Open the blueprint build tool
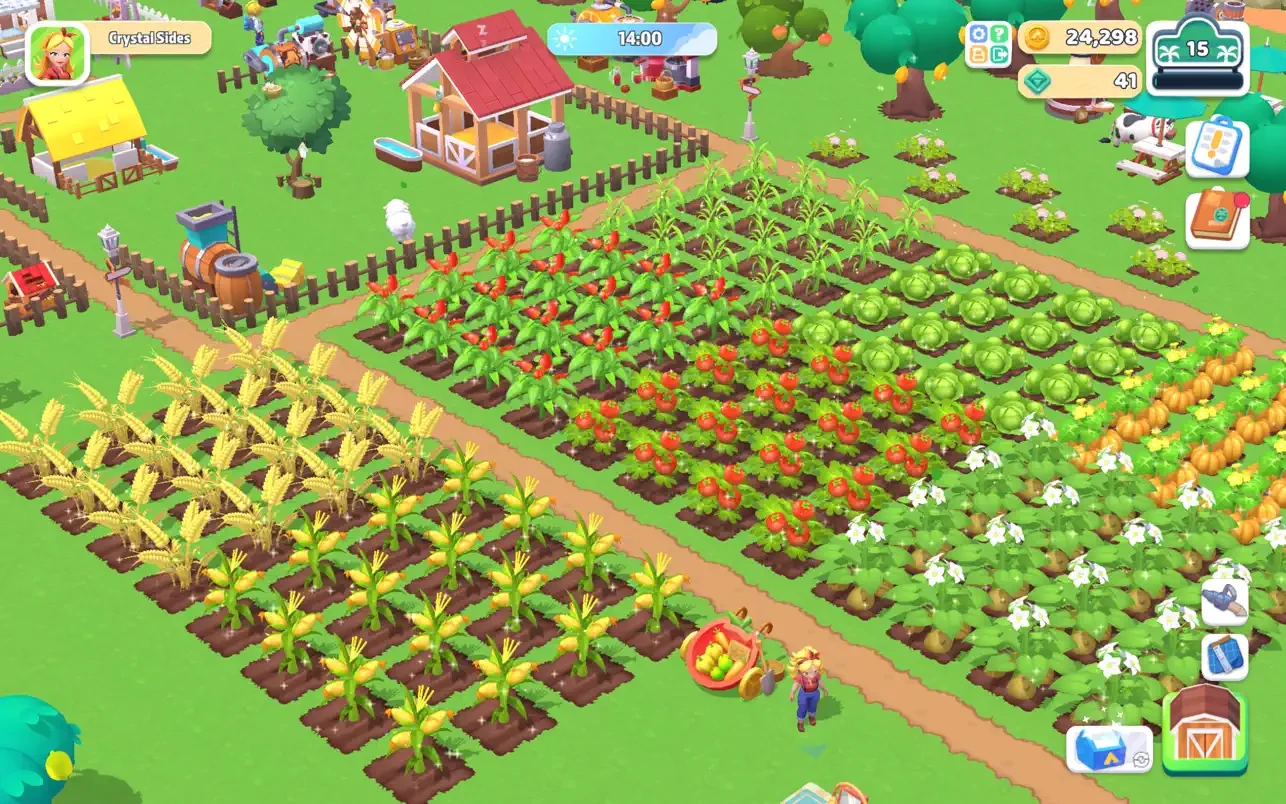 pyautogui.click(x=1225, y=656)
